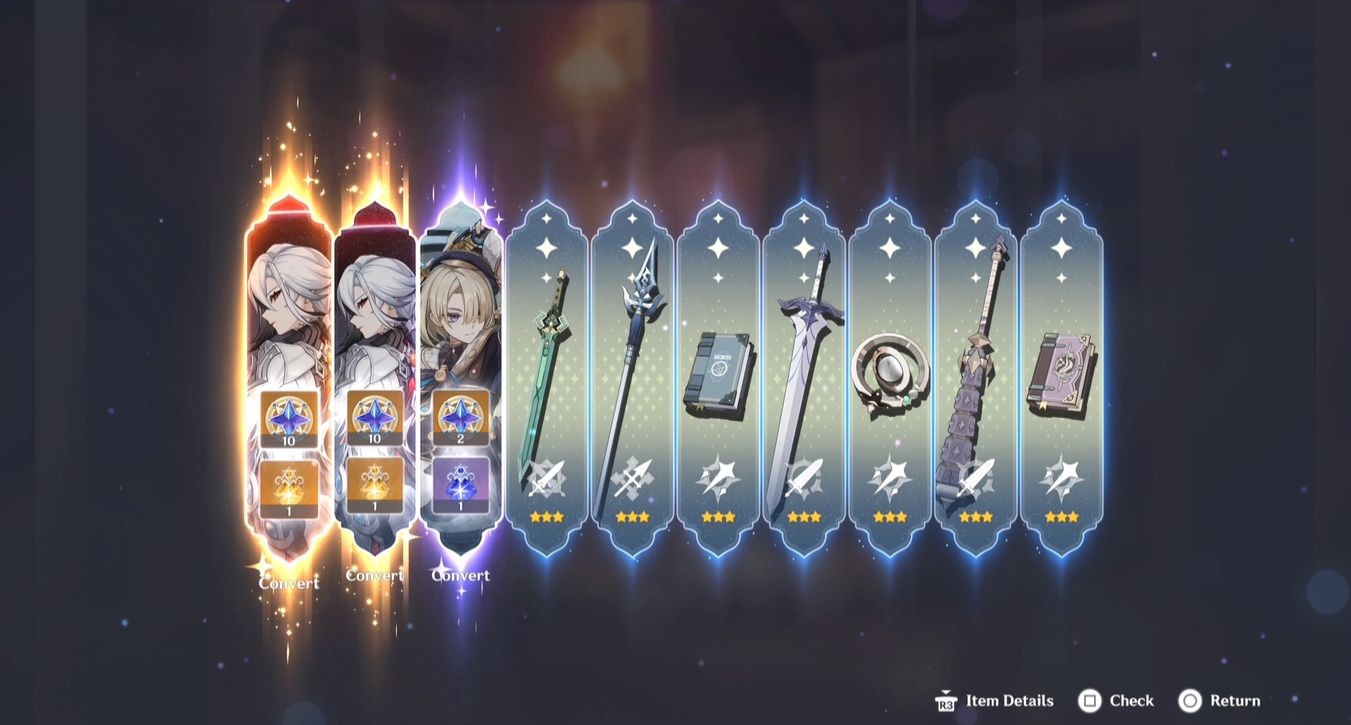
Task: Convert the first Arlecchino duplicate
Action: [288, 582]
